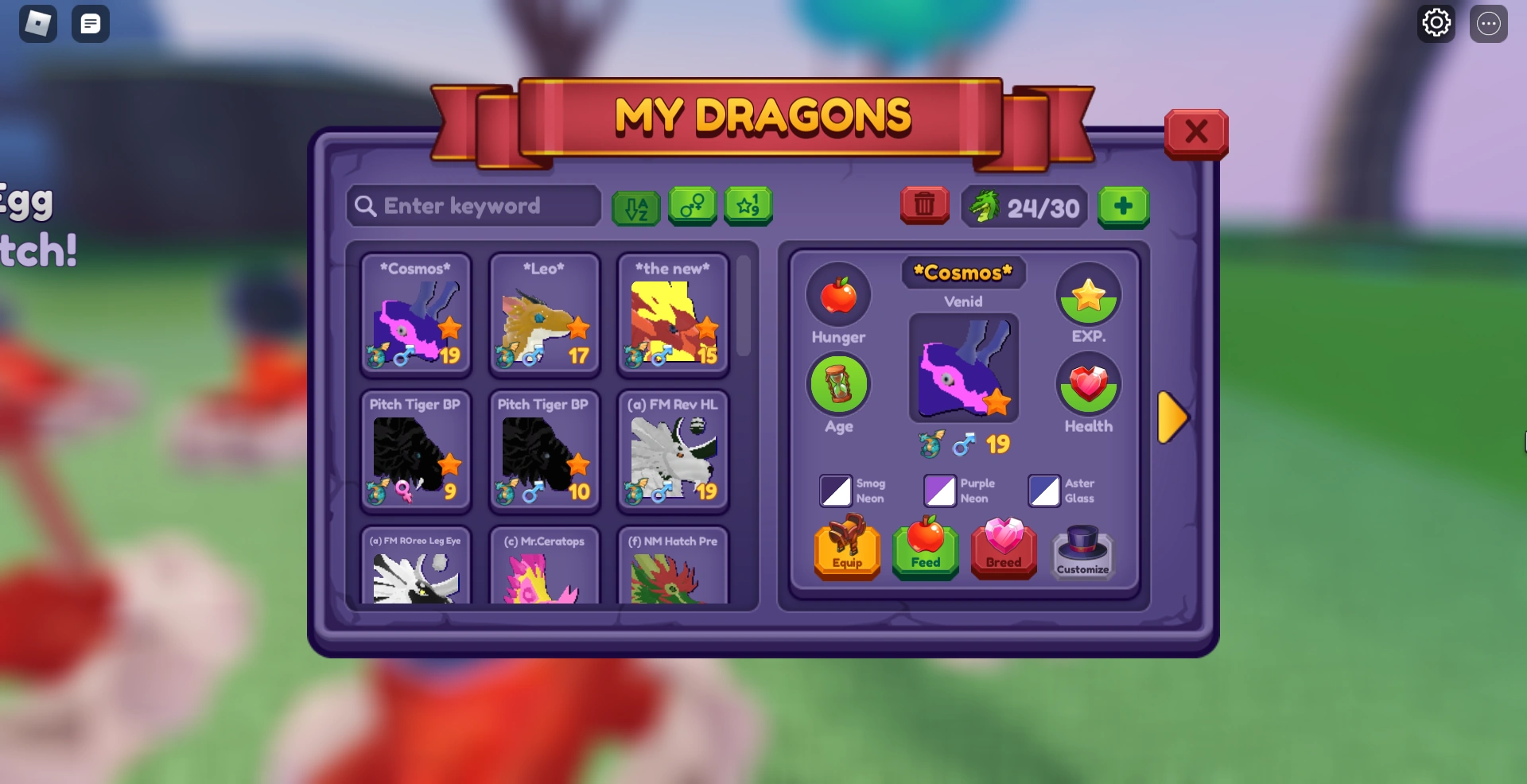Screen dimensions: 1527x784
Task: Equip an item on Cosmos
Action: 846,549
